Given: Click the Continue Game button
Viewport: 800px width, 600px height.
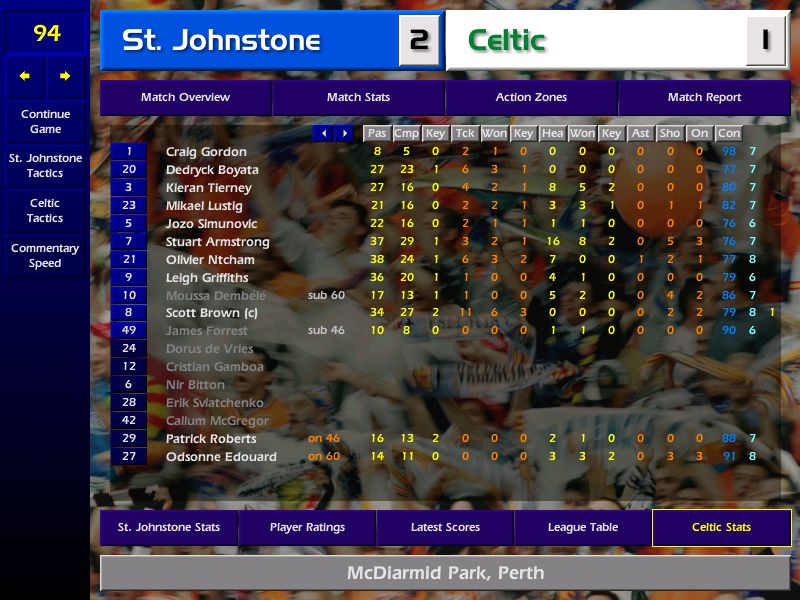Looking at the screenshot, I should (45, 121).
